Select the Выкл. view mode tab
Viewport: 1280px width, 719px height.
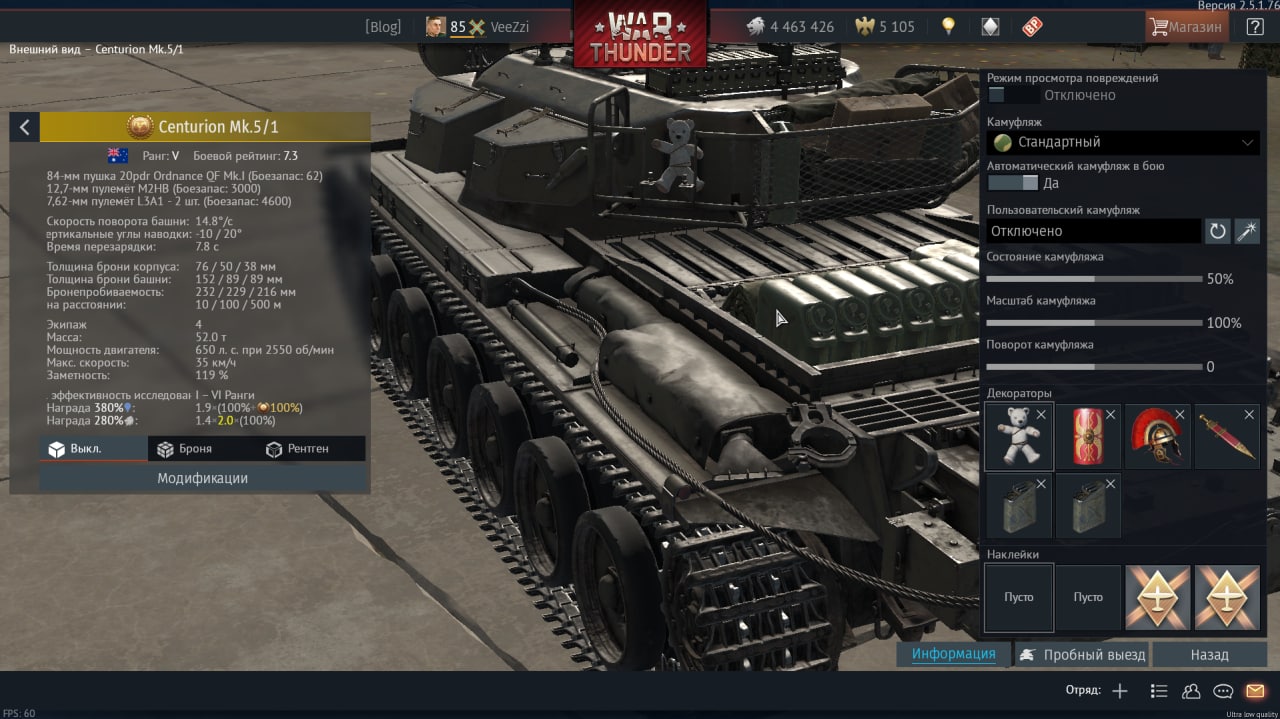75,449
